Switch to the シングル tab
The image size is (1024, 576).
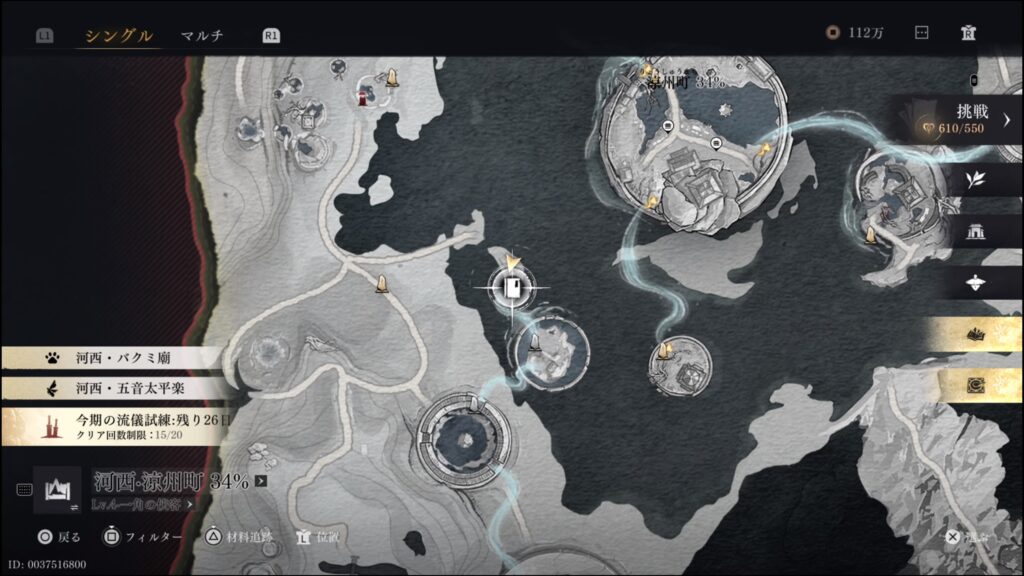pyautogui.click(x=119, y=36)
